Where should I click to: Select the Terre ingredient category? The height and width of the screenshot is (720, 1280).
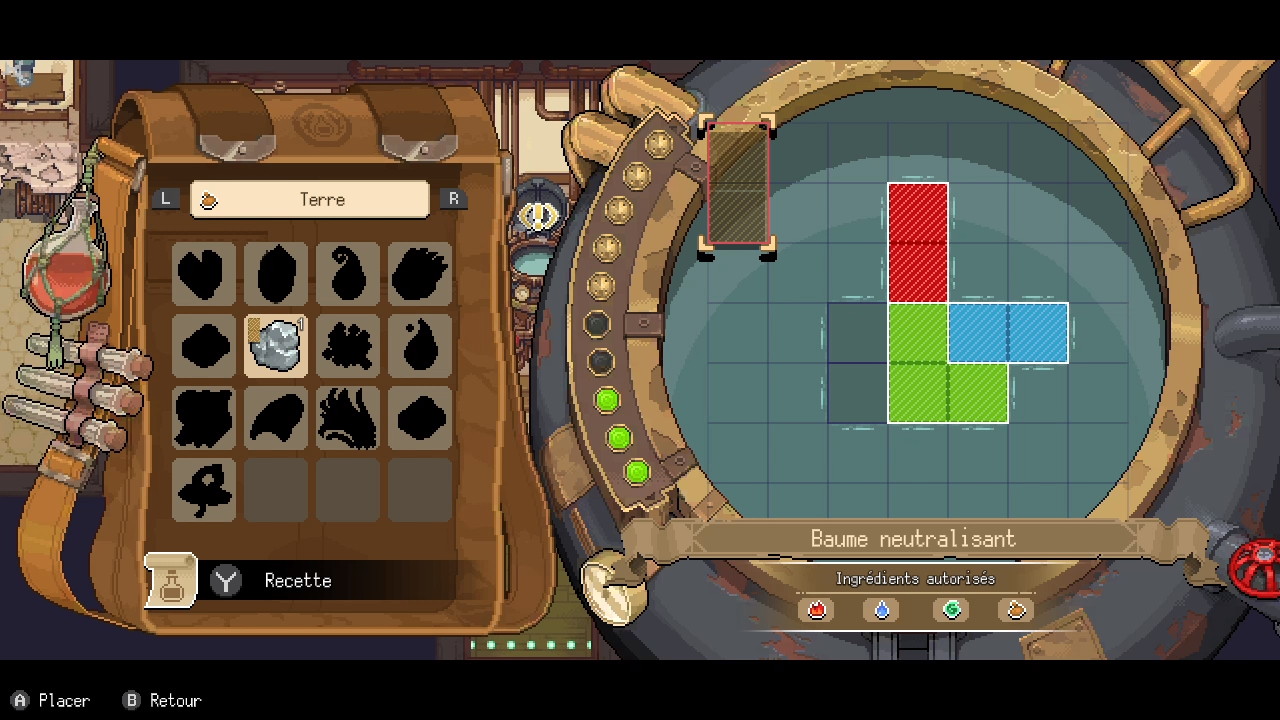point(310,199)
